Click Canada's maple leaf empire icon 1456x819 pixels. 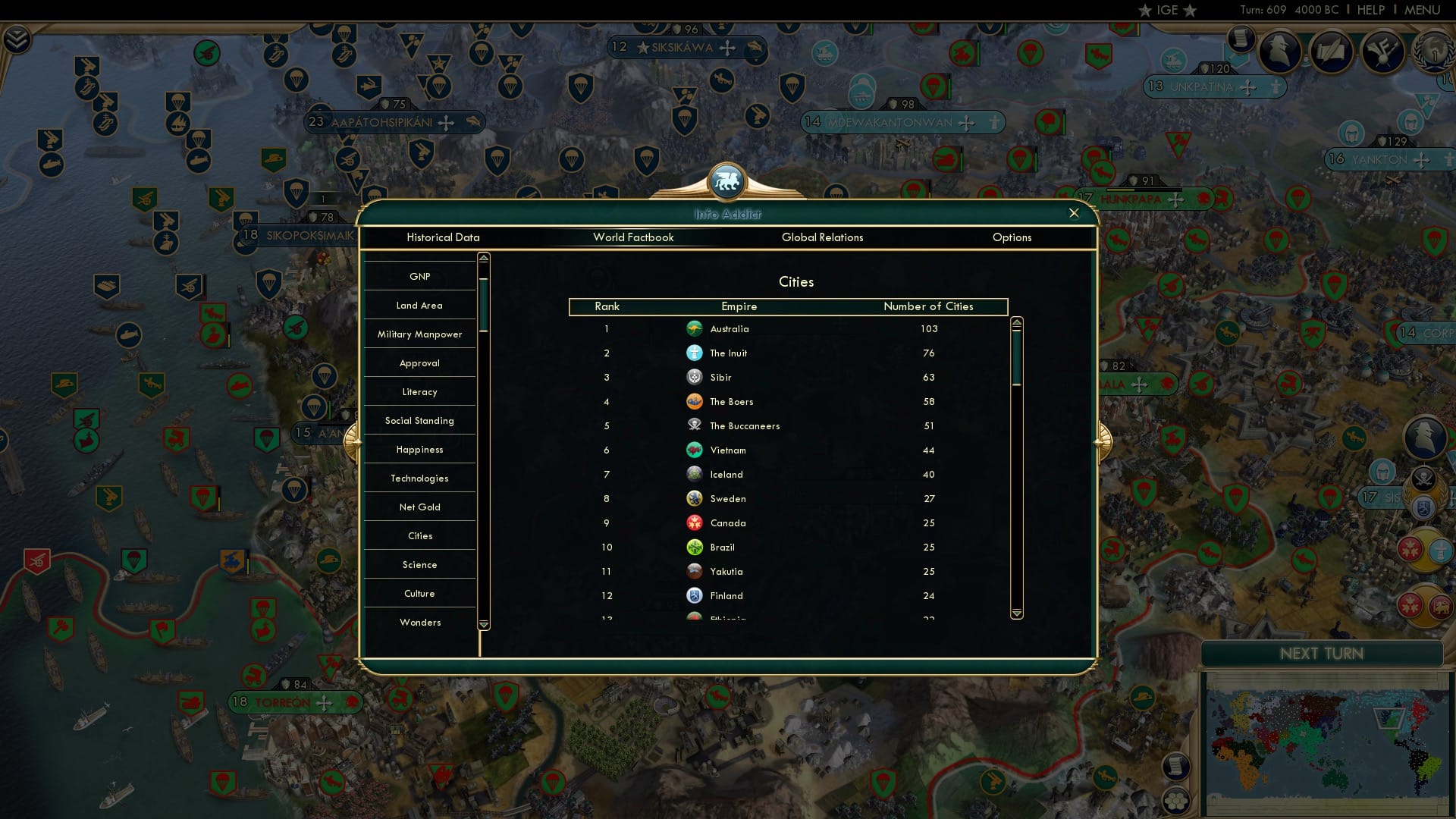694,522
